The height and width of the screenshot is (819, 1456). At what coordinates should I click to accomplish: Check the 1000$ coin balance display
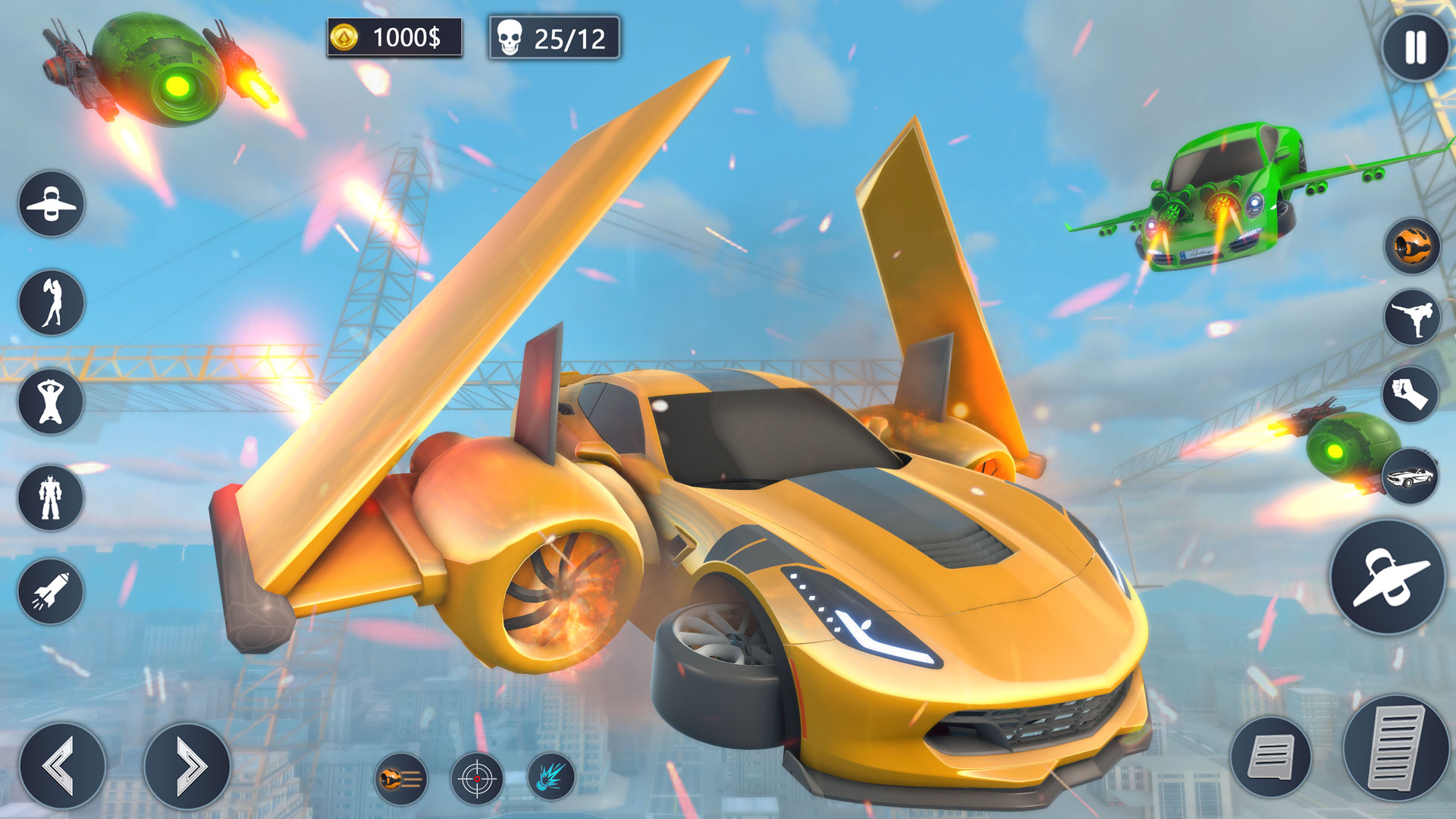(x=394, y=34)
